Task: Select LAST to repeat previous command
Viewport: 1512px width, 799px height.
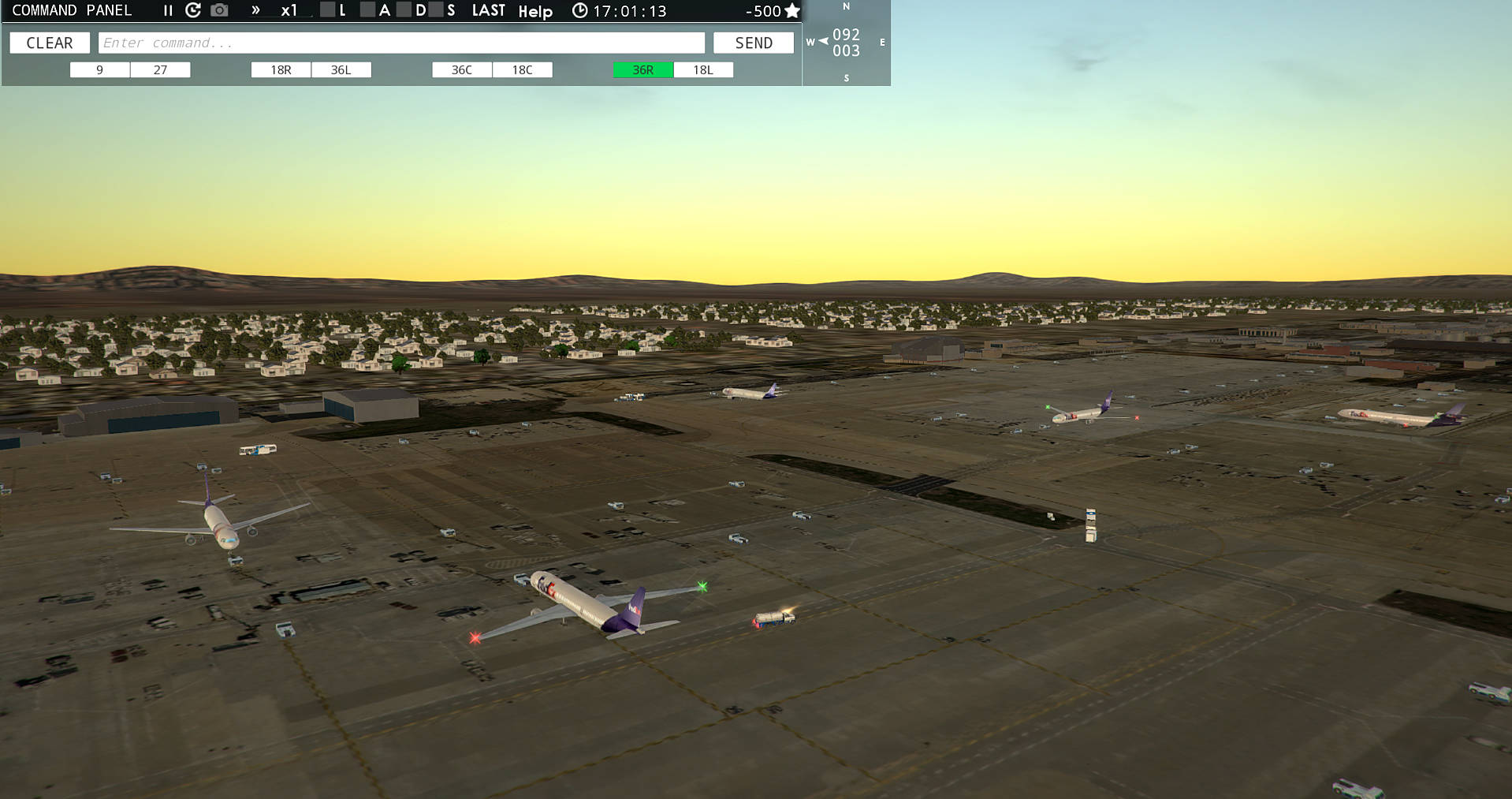Action: pos(489,10)
